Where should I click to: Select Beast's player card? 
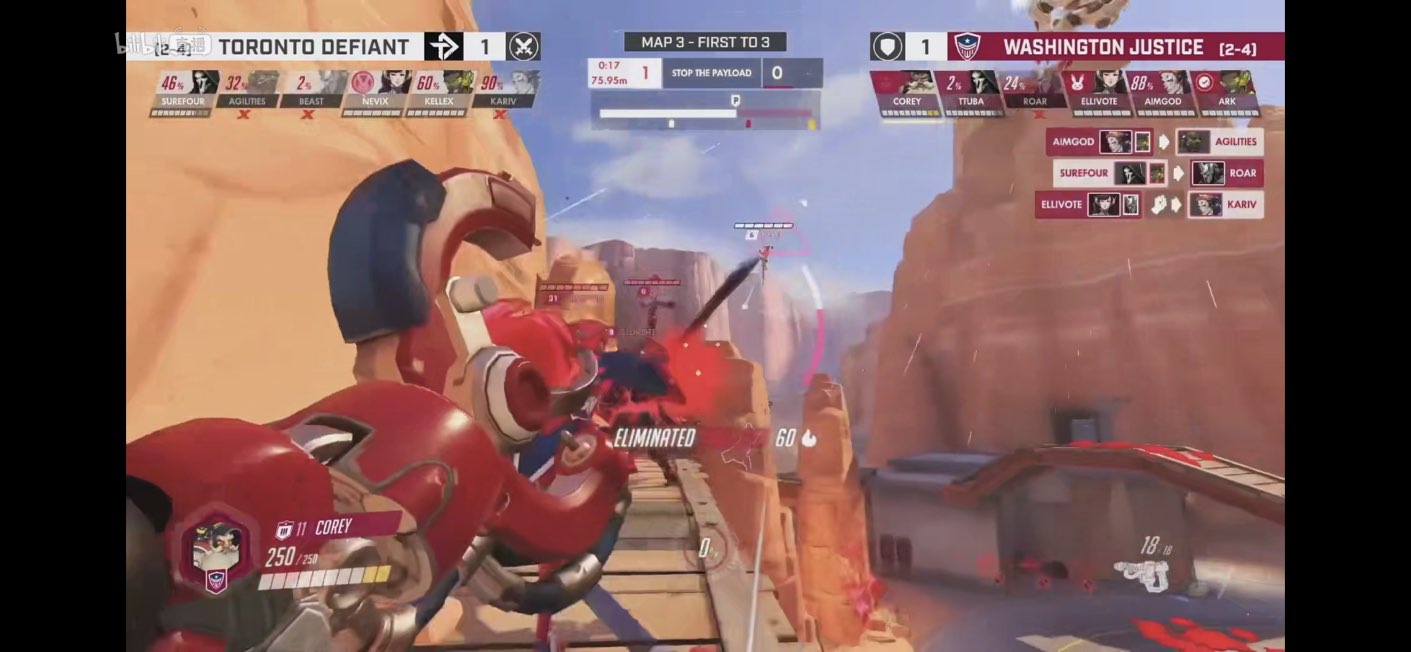(311, 91)
